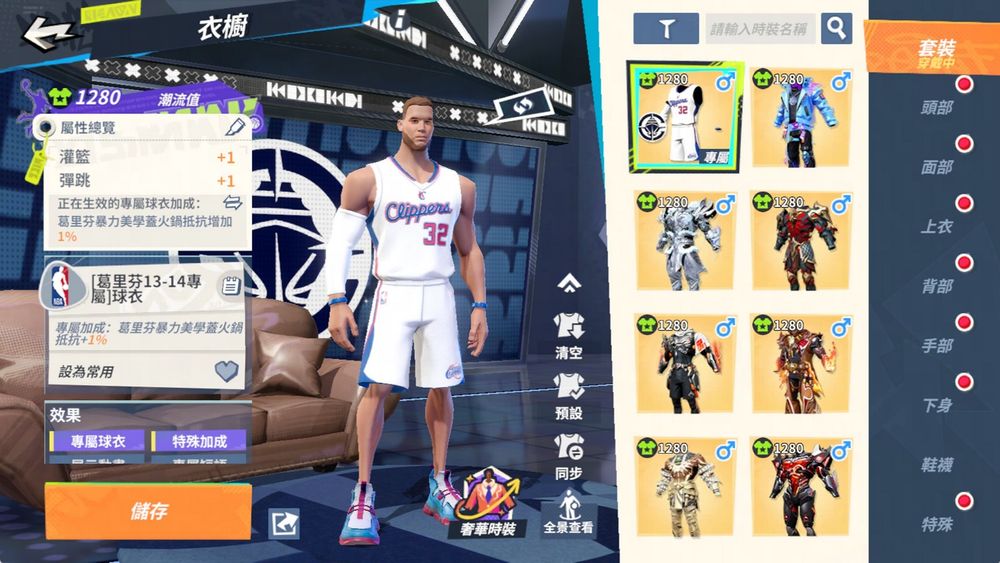Switch to the 鞋襪 shoes category
The image size is (1000, 563).
click(937, 465)
